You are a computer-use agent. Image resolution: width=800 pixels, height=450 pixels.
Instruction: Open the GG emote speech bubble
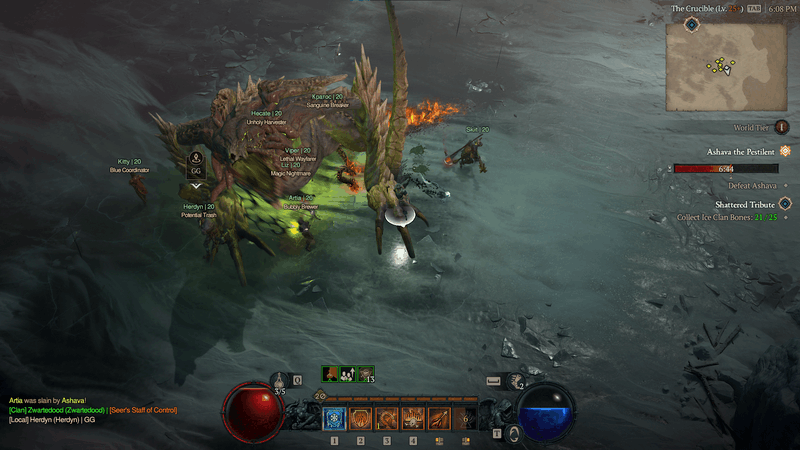196,171
